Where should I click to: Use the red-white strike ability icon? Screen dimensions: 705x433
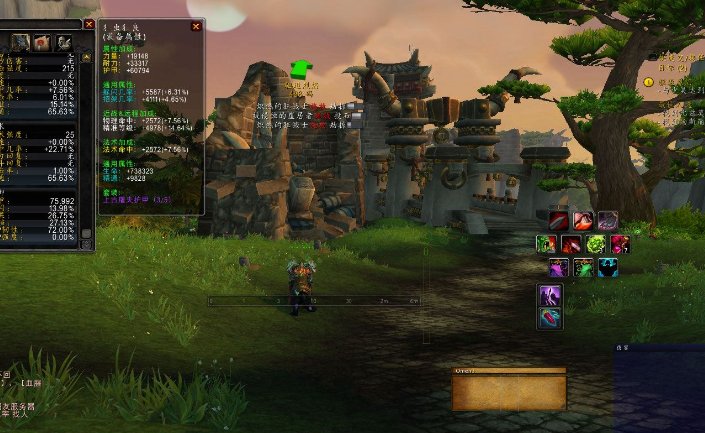click(x=583, y=221)
